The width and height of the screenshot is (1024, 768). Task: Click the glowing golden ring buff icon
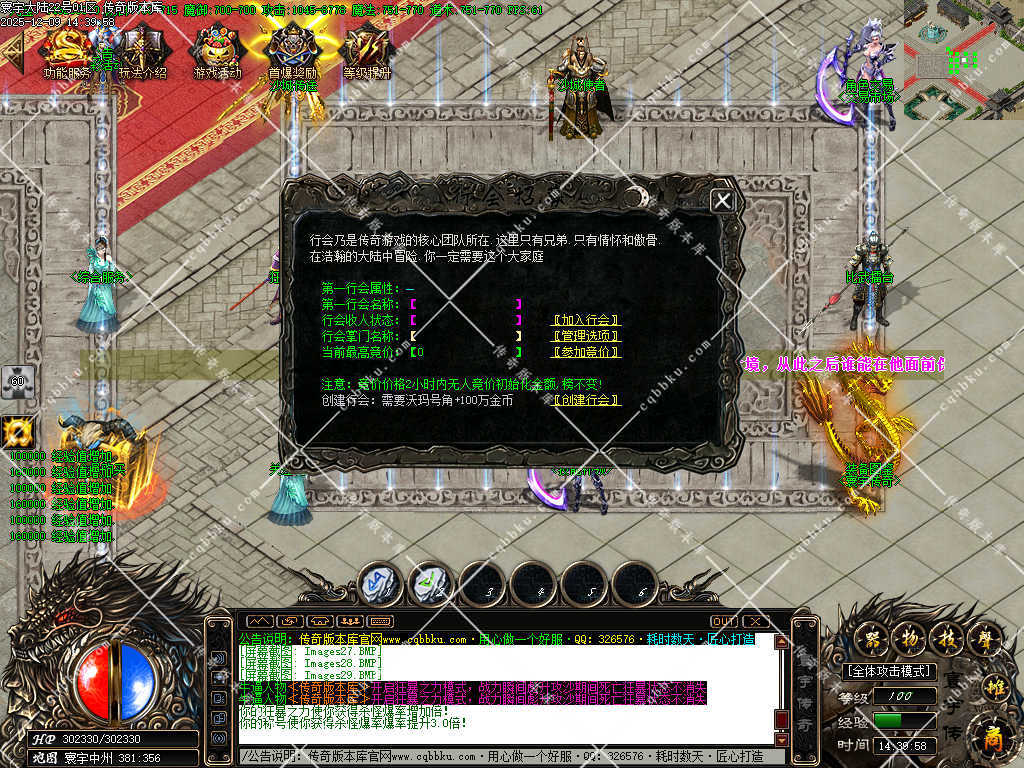pyautogui.click(x=16, y=432)
